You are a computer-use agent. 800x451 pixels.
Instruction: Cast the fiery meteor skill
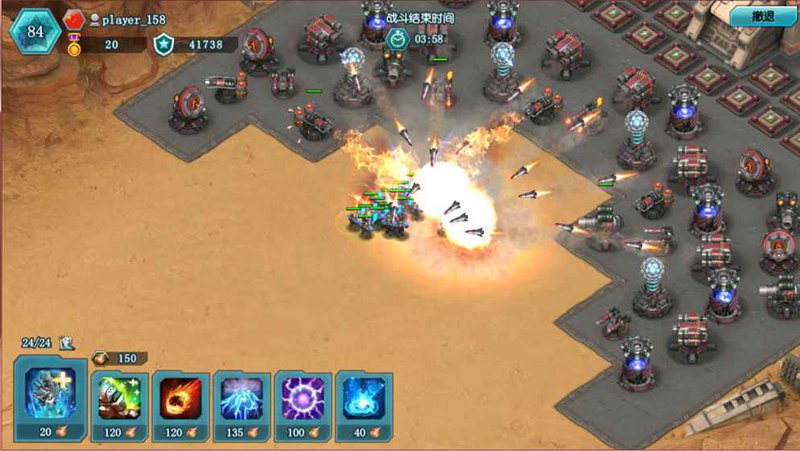tap(181, 399)
